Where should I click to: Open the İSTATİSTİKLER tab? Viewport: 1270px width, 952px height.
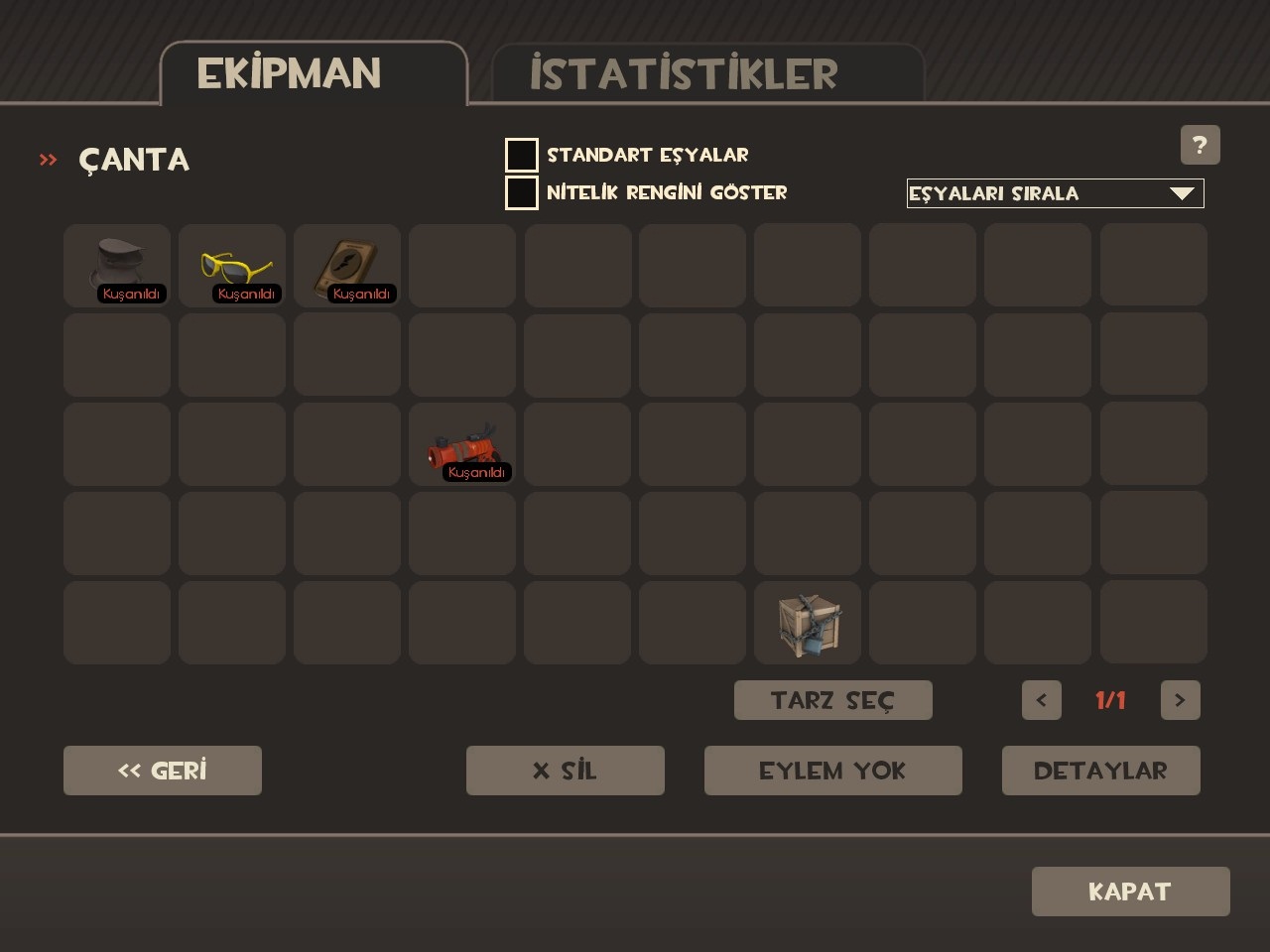tap(685, 74)
